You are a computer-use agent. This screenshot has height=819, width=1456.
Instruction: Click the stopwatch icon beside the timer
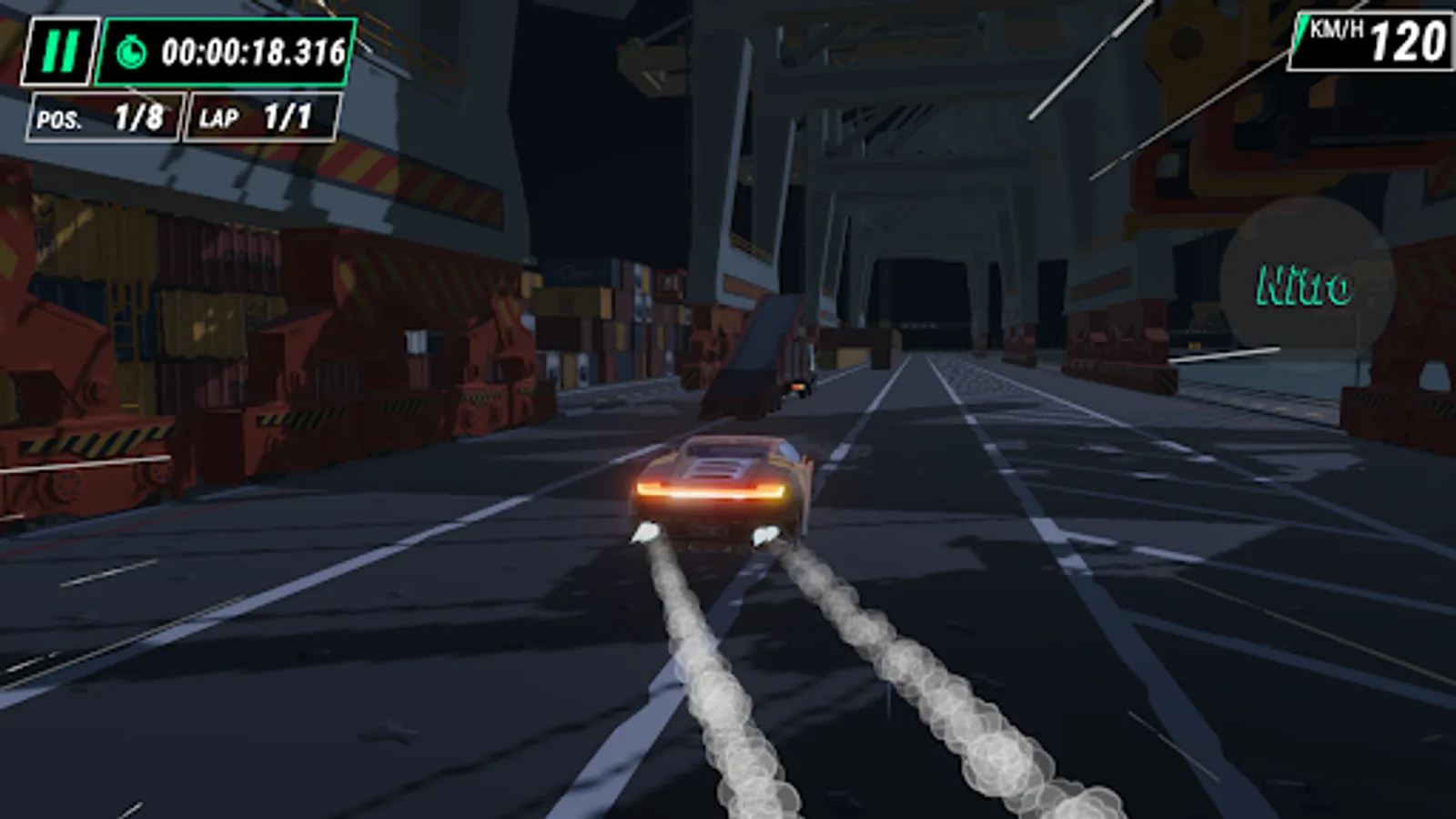click(133, 52)
